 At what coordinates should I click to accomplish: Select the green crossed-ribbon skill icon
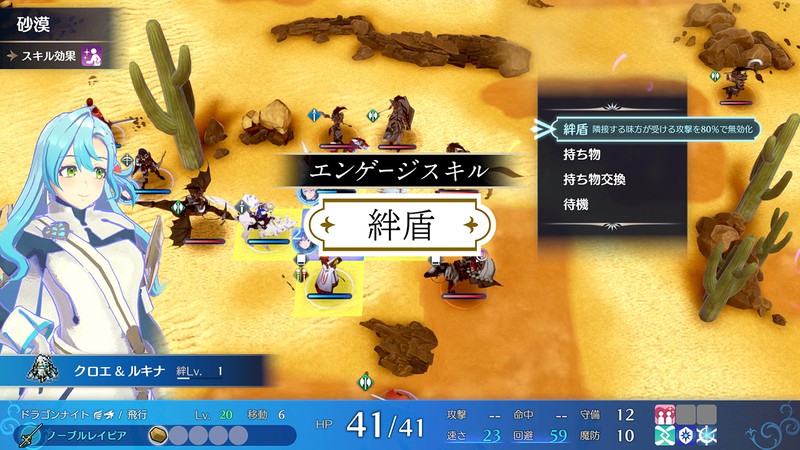(x=664, y=435)
